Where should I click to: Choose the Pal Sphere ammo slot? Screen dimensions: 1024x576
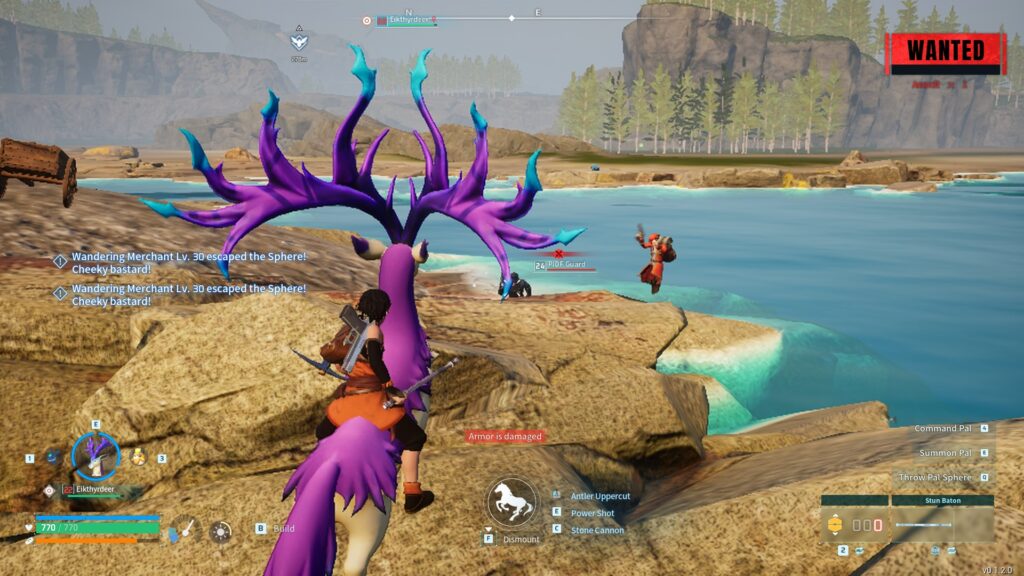[x=853, y=524]
